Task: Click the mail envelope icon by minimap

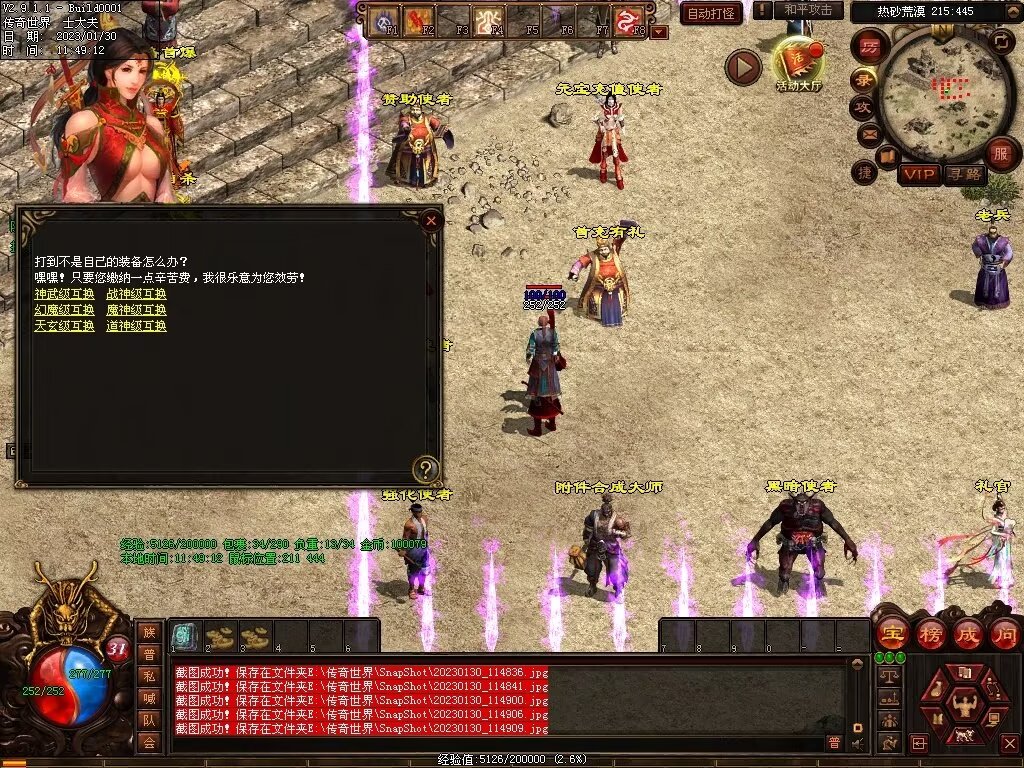Action: pos(867,132)
